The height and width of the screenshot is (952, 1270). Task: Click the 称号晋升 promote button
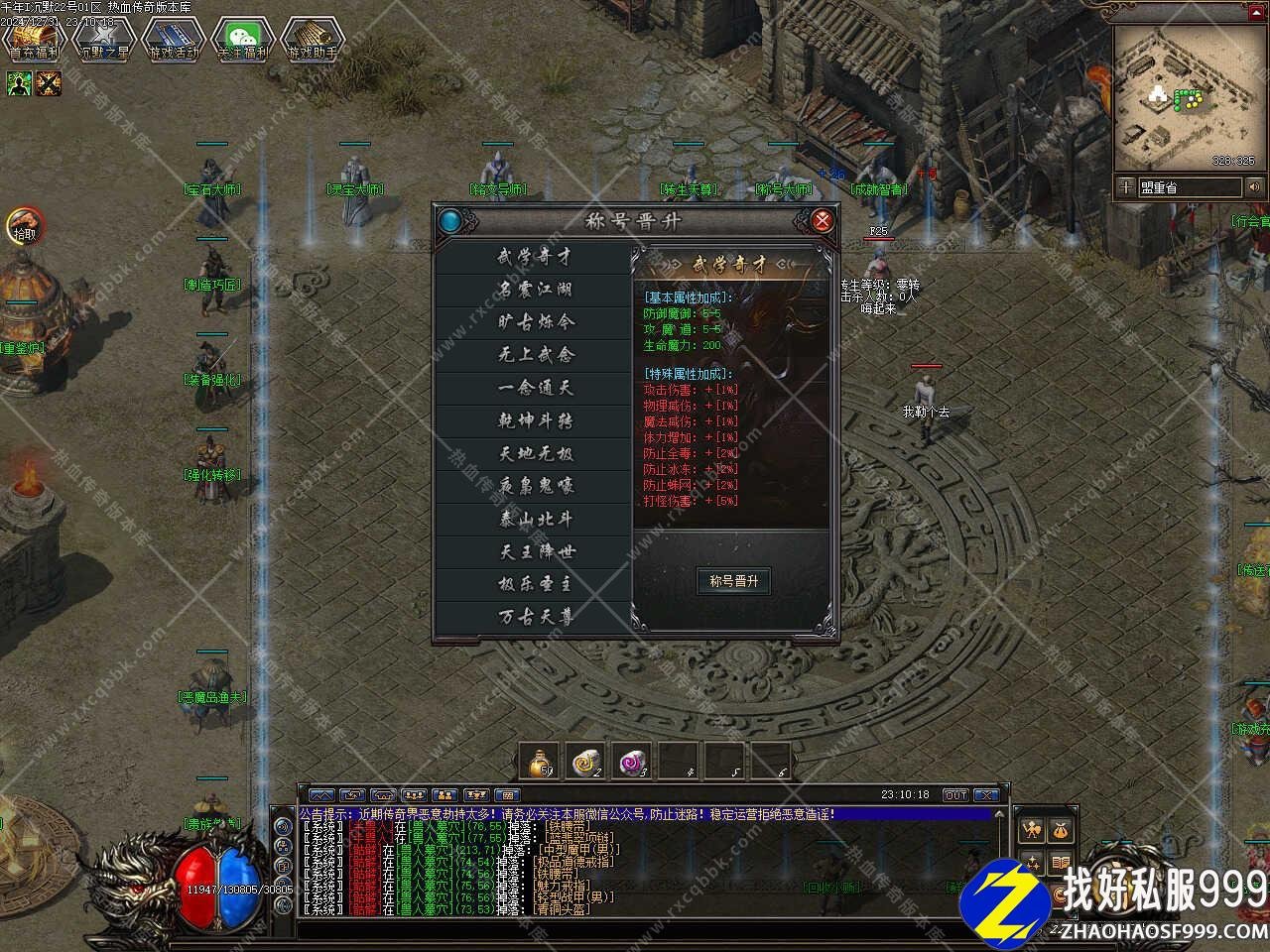[x=734, y=581]
